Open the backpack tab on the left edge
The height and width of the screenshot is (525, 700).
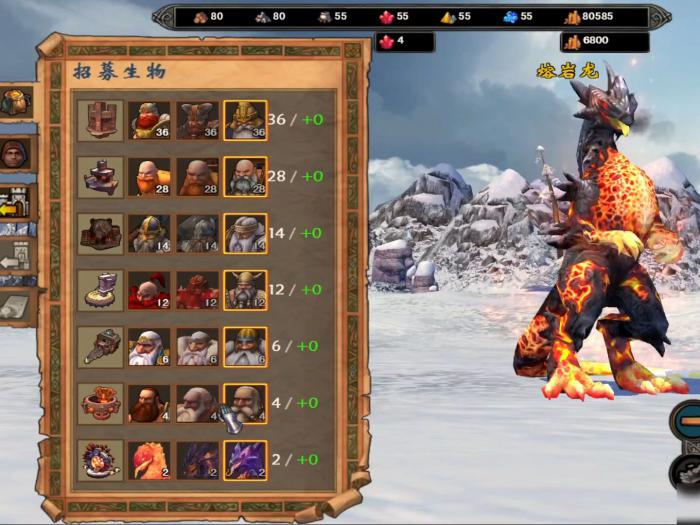(16, 102)
